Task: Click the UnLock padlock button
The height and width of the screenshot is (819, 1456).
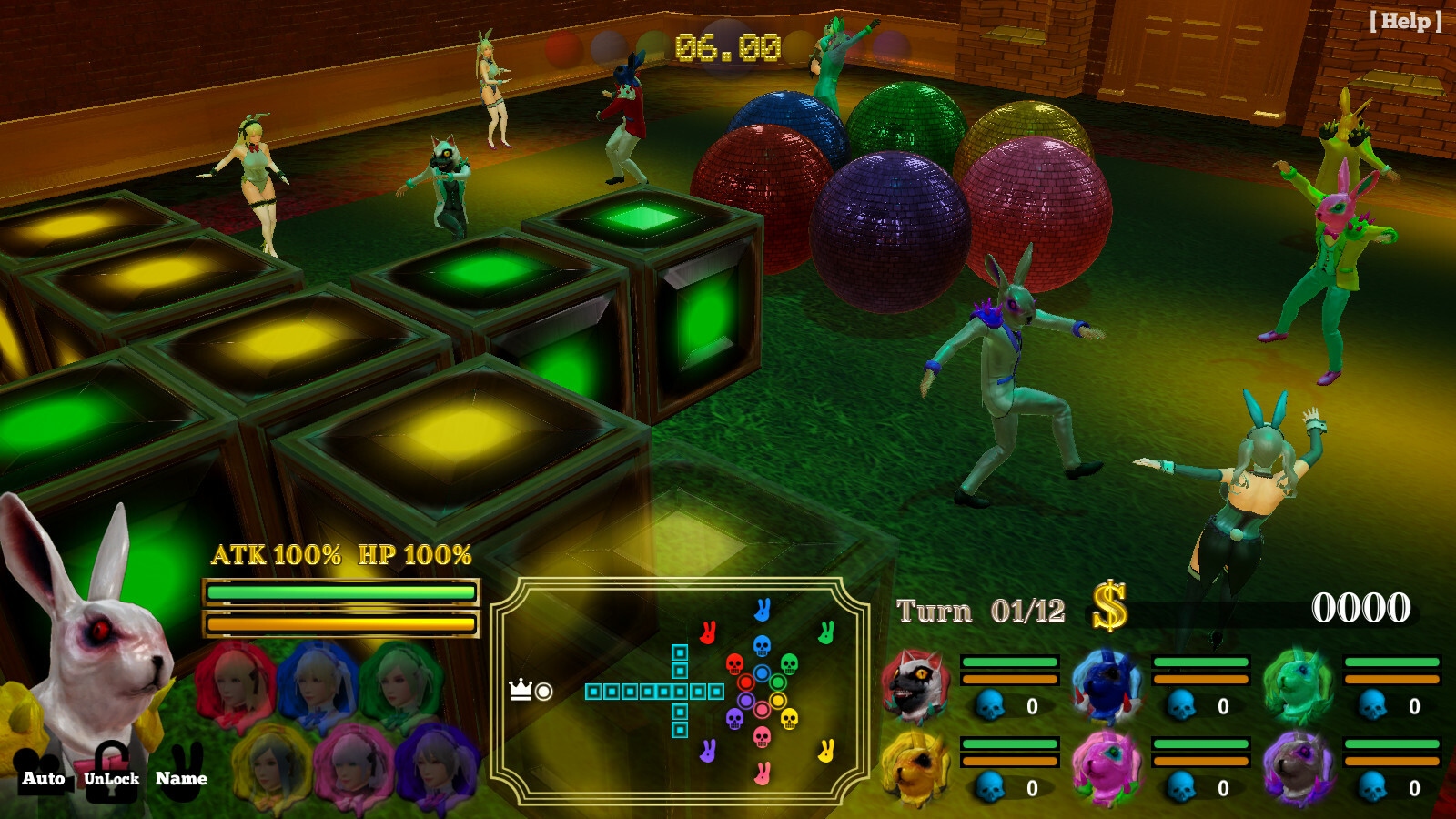Action: (x=111, y=772)
